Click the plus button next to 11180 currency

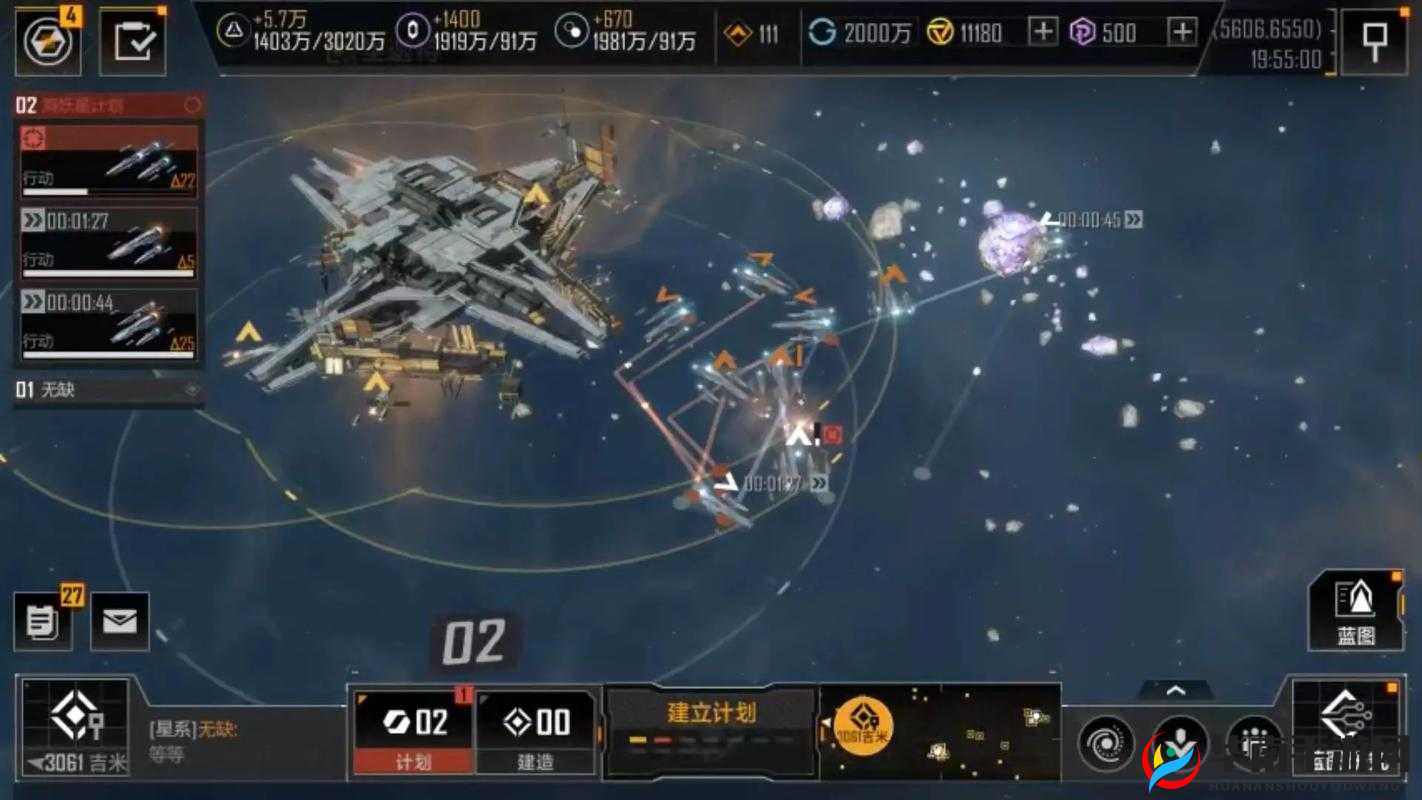[x=1042, y=32]
